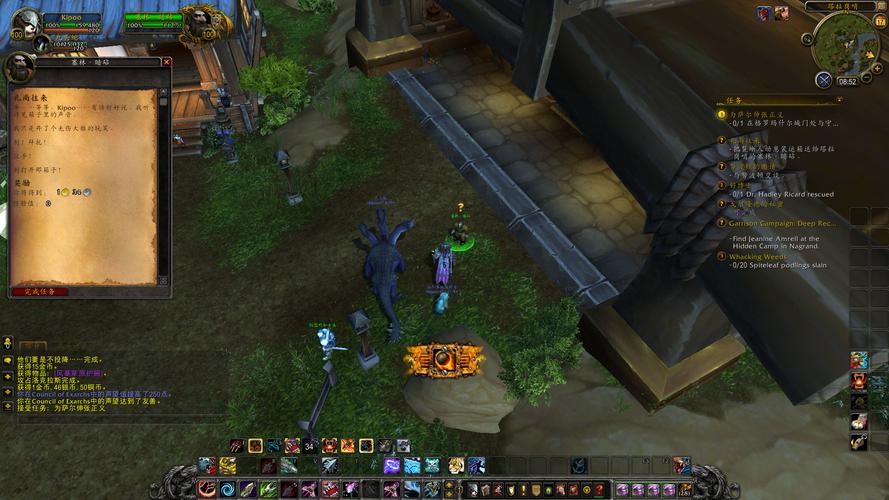Screen dimensions: 889x500
Task: Click the quest item reward coin icon
Action: click(x=61, y=191)
